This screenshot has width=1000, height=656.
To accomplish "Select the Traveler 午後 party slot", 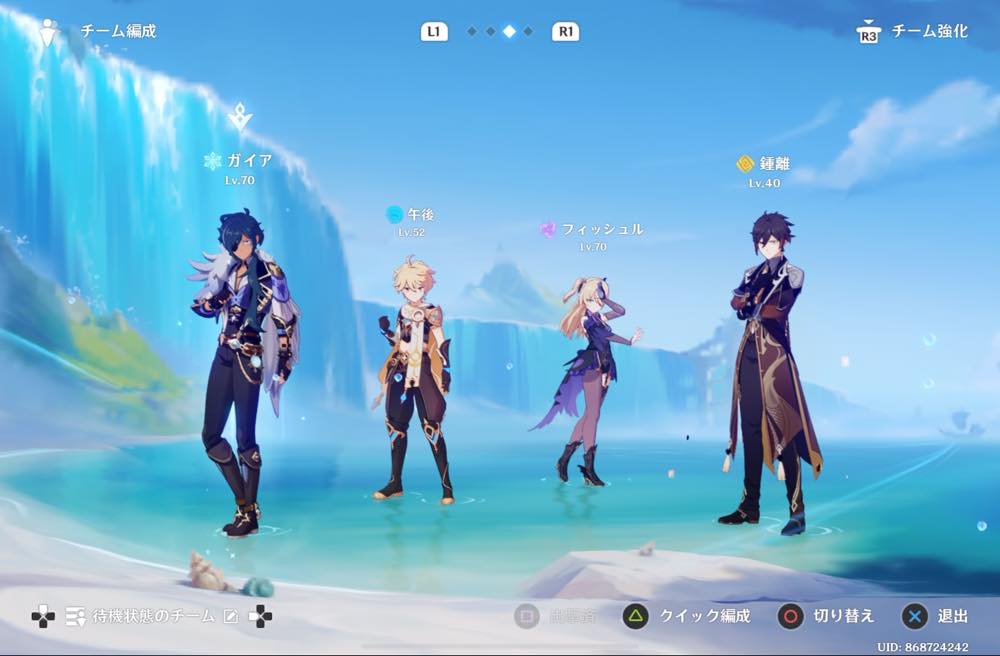I will [413, 380].
